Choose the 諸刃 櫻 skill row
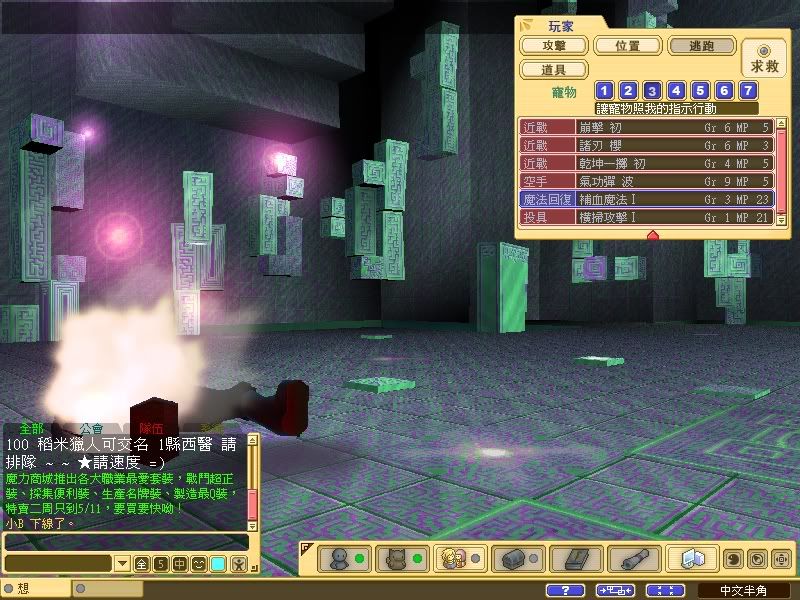The height and width of the screenshot is (600, 800). click(646, 146)
